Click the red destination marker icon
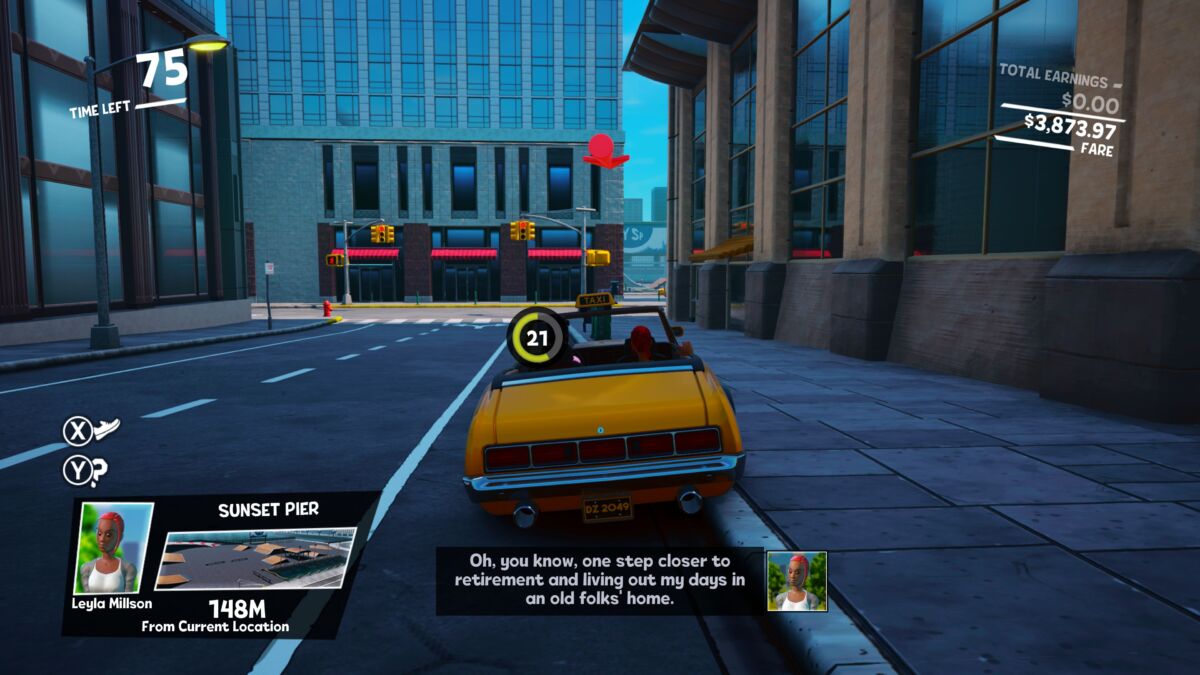 604,150
